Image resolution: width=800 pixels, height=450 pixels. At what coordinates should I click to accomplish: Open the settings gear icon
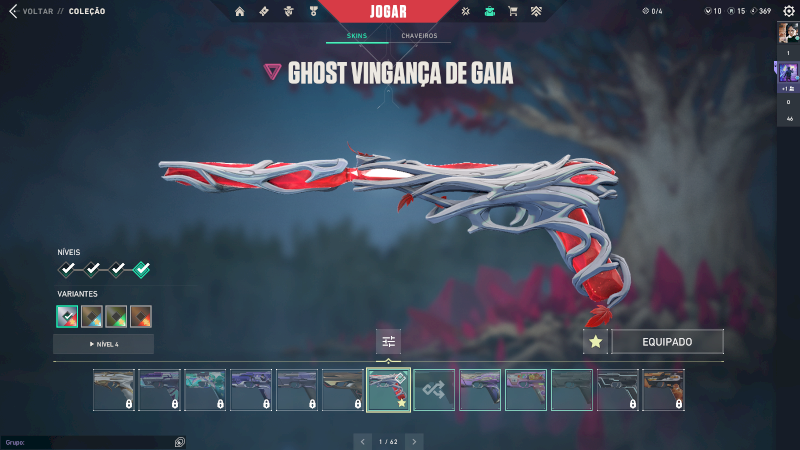click(x=465, y=12)
